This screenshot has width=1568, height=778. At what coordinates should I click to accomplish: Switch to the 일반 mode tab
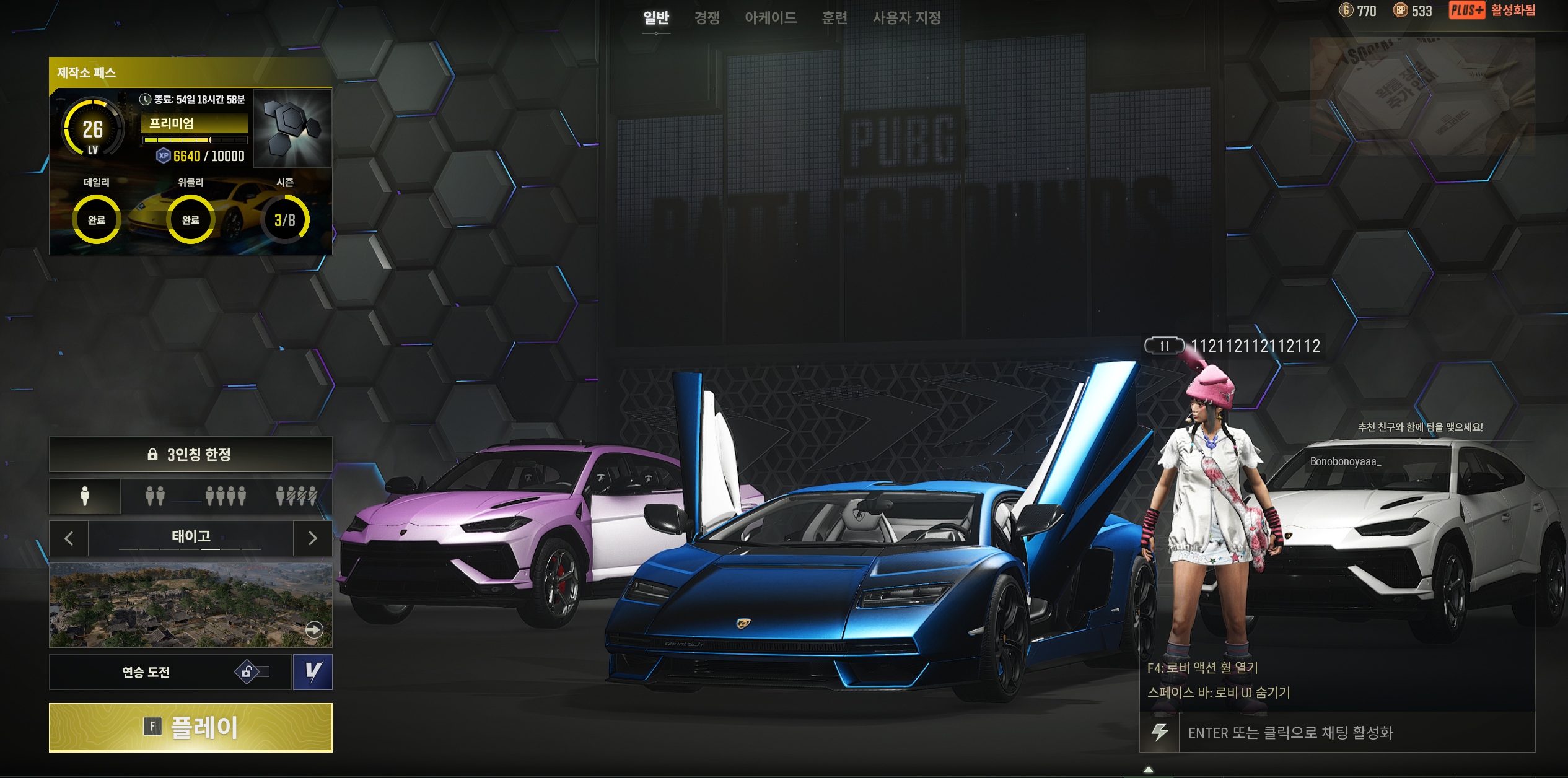(656, 18)
